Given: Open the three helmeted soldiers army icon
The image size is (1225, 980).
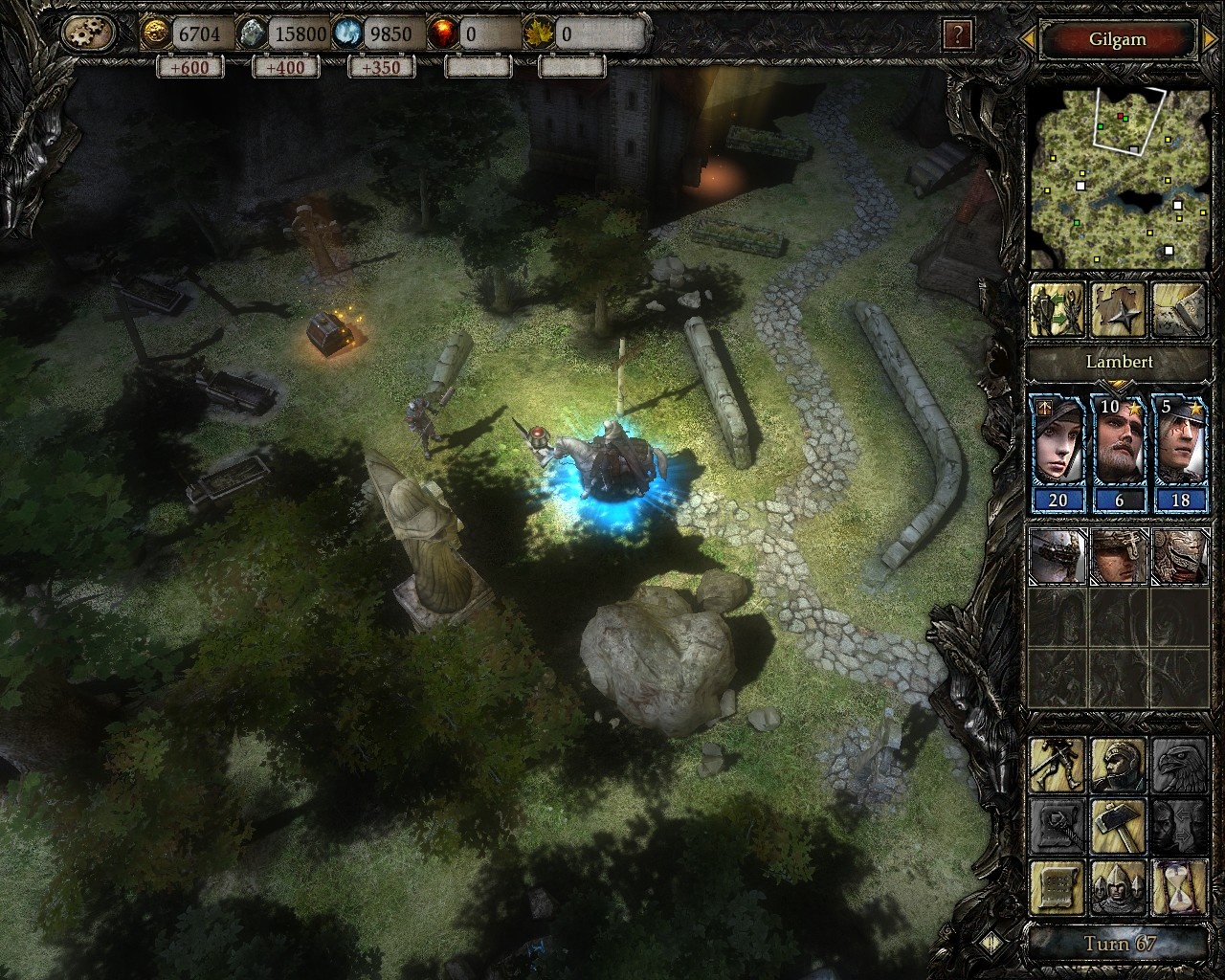Looking at the screenshot, I should click(x=1119, y=887).
